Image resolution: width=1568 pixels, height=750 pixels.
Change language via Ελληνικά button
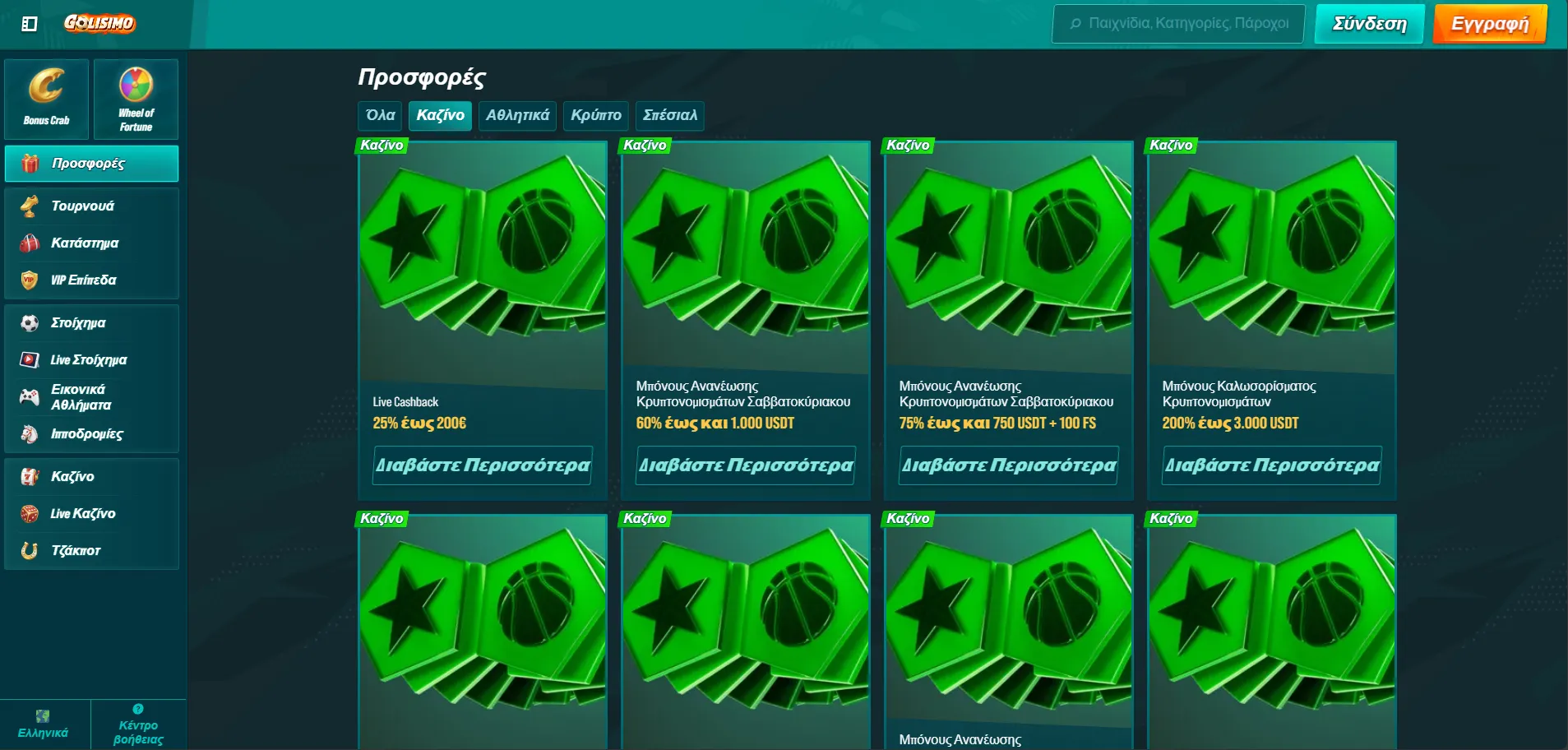point(44,725)
